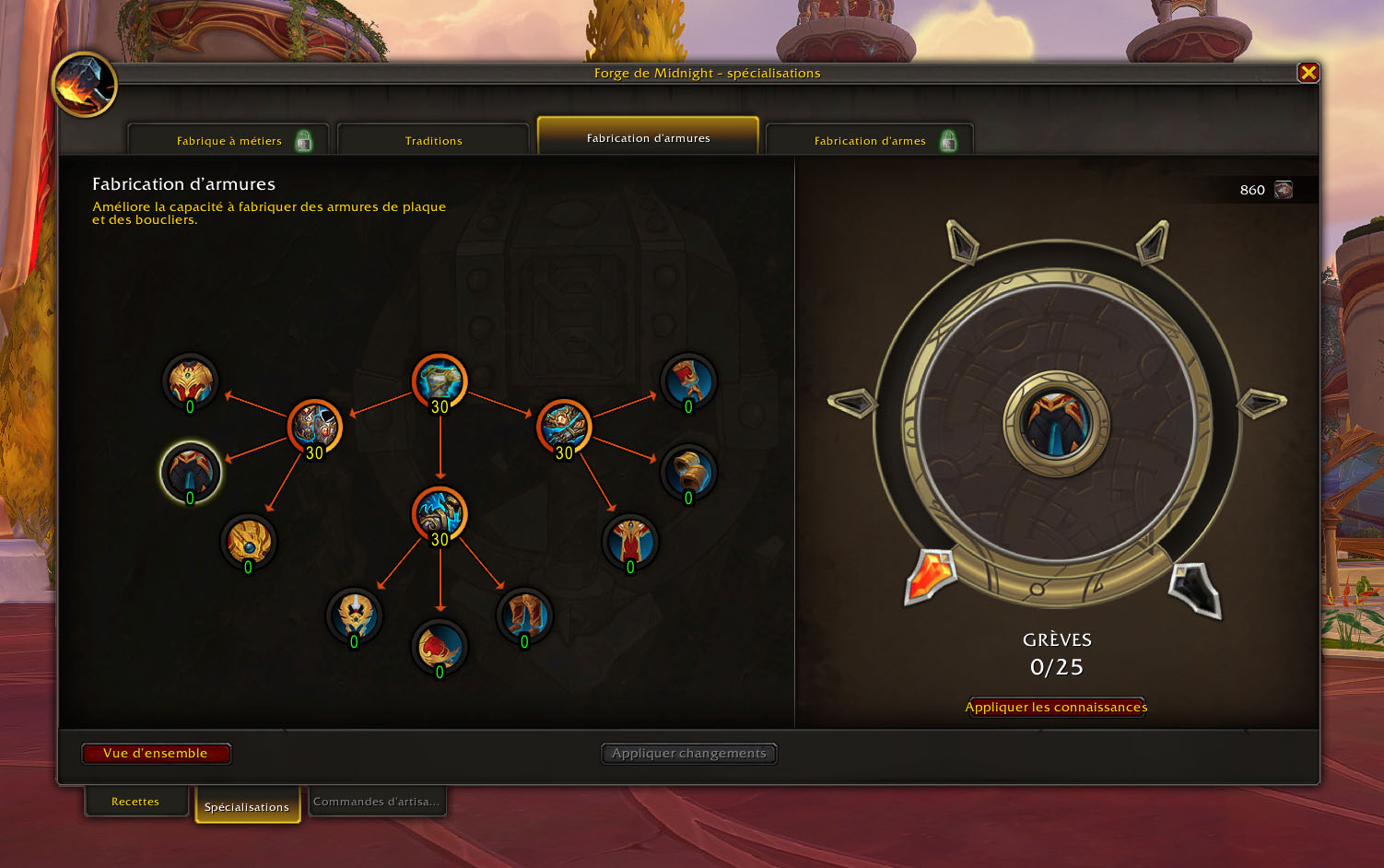Viewport: 1384px width, 868px height.
Task: Open the Traditions tab
Action: (433, 141)
